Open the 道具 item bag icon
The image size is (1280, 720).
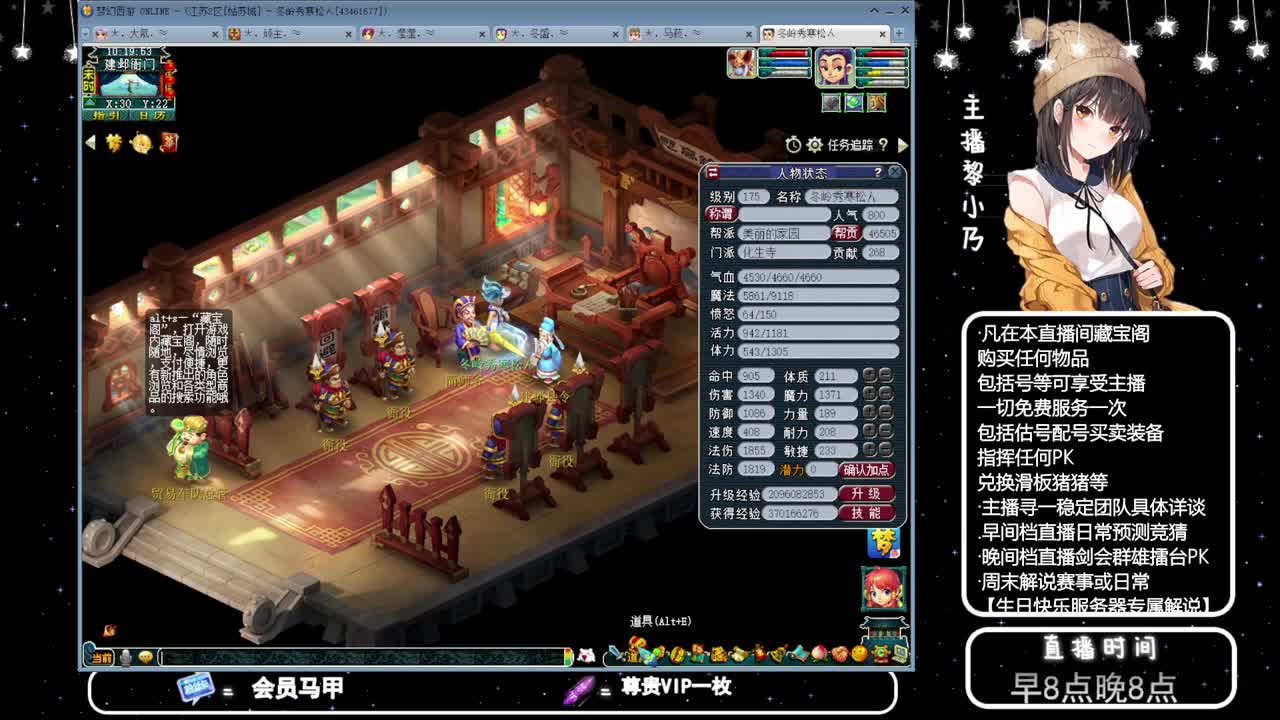pyautogui.click(x=636, y=655)
